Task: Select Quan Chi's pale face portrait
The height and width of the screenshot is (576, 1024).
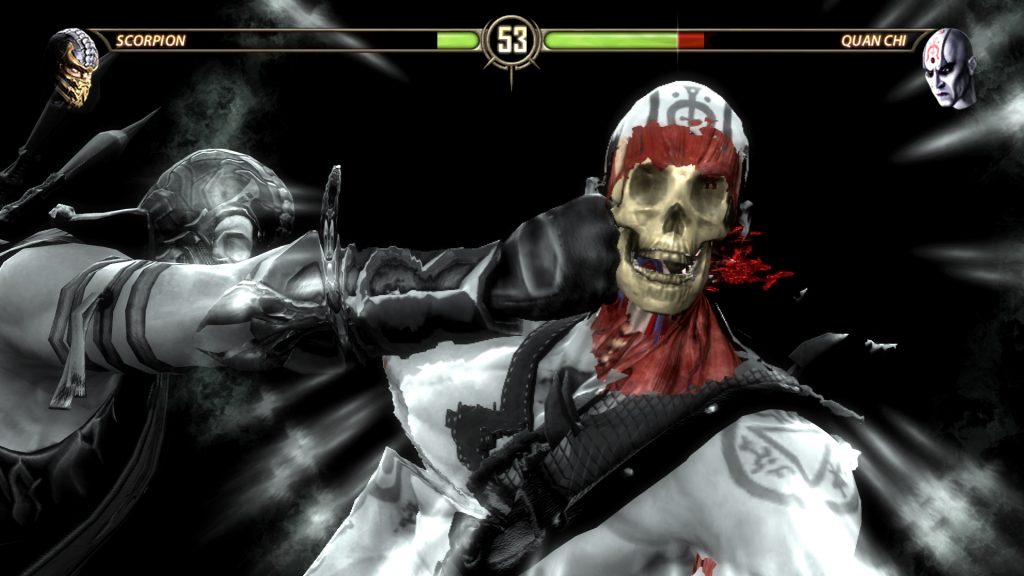Action: point(948,67)
